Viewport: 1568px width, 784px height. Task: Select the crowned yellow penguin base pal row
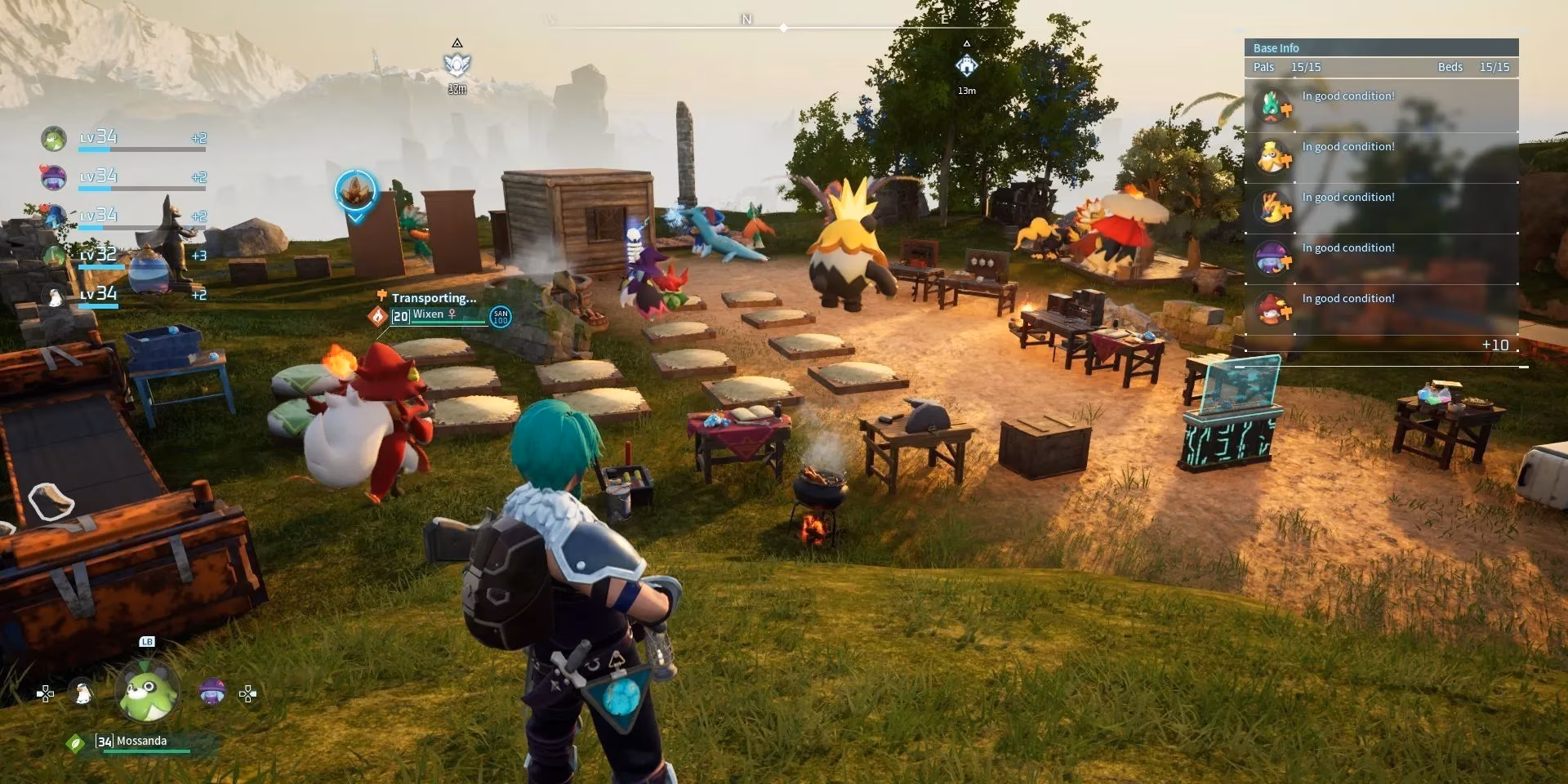coord(1380,158)
